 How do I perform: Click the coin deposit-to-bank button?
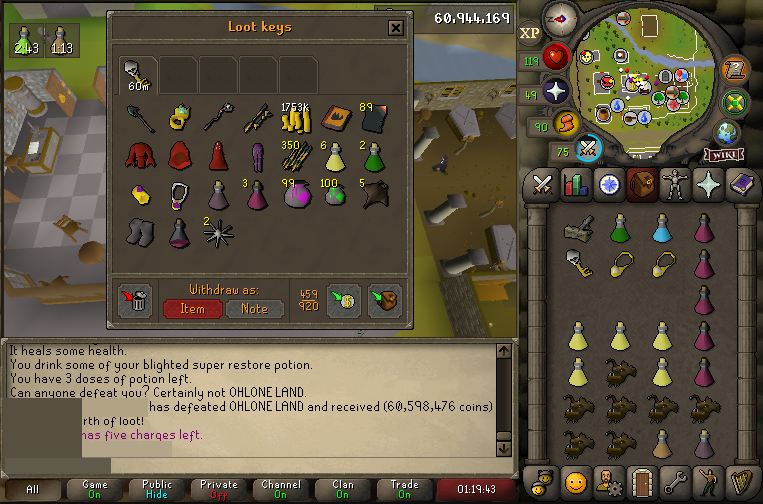pos(343,301)
